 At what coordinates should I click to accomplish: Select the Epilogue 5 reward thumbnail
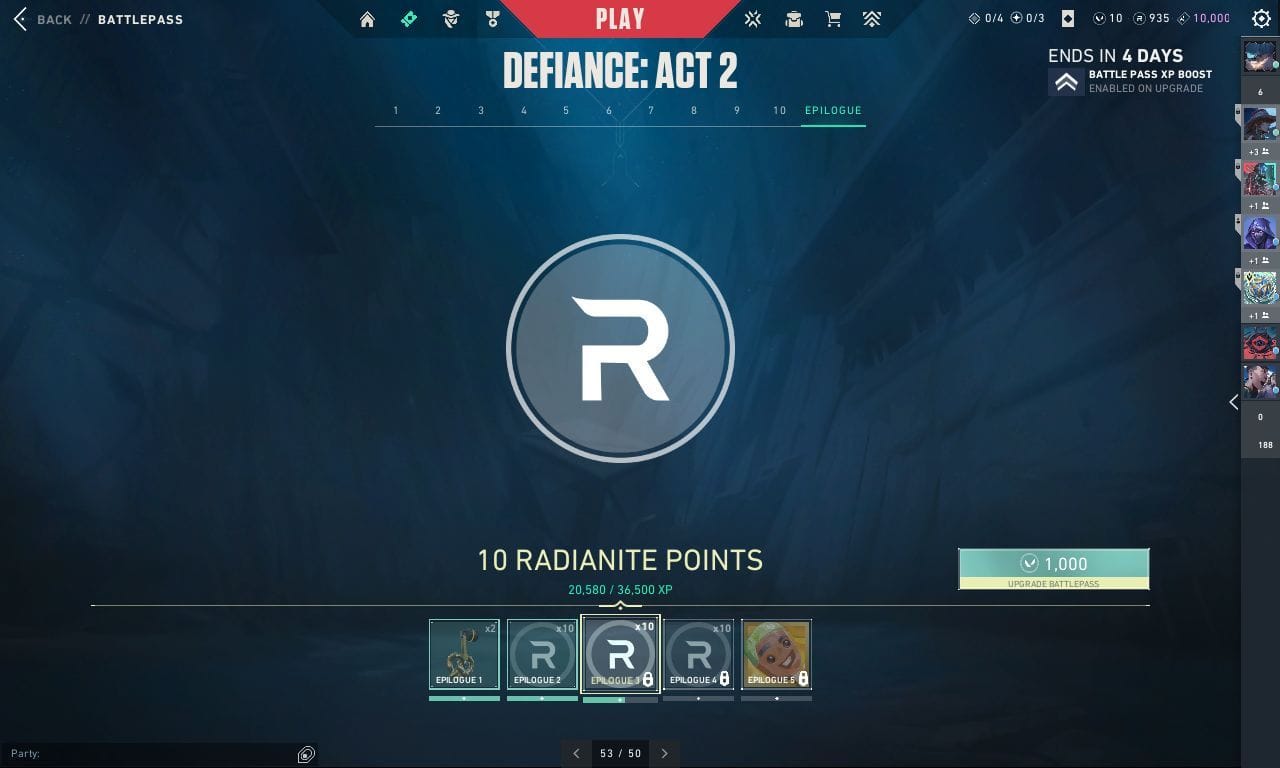776,653
